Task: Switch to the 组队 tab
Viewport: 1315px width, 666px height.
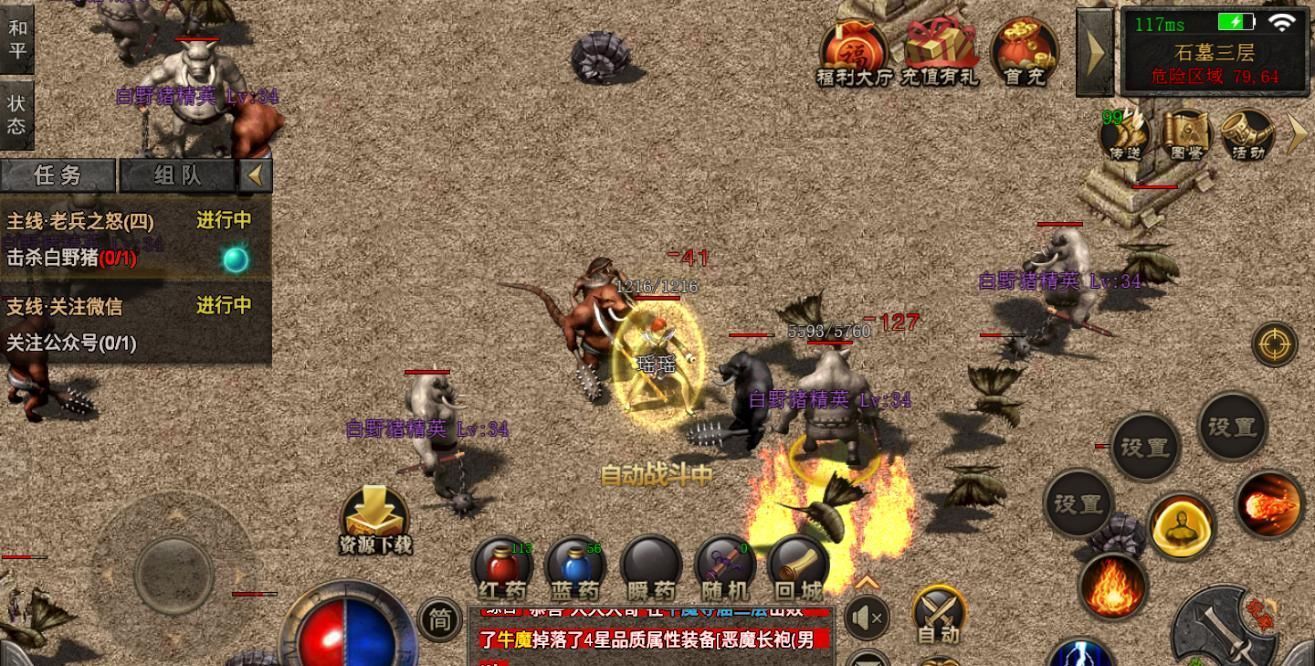Action: 178,176
